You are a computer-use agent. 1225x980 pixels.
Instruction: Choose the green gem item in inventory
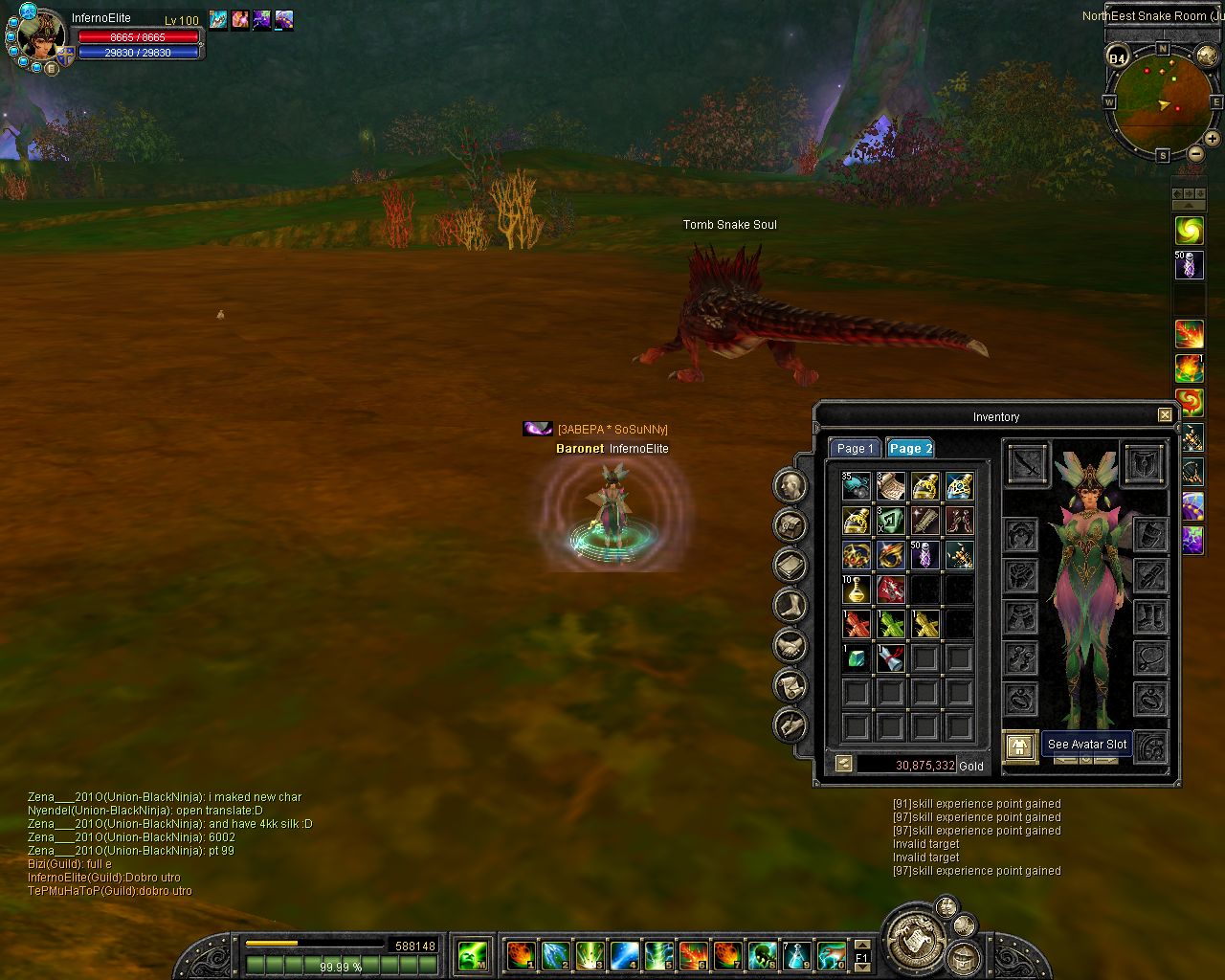[856, 658]
